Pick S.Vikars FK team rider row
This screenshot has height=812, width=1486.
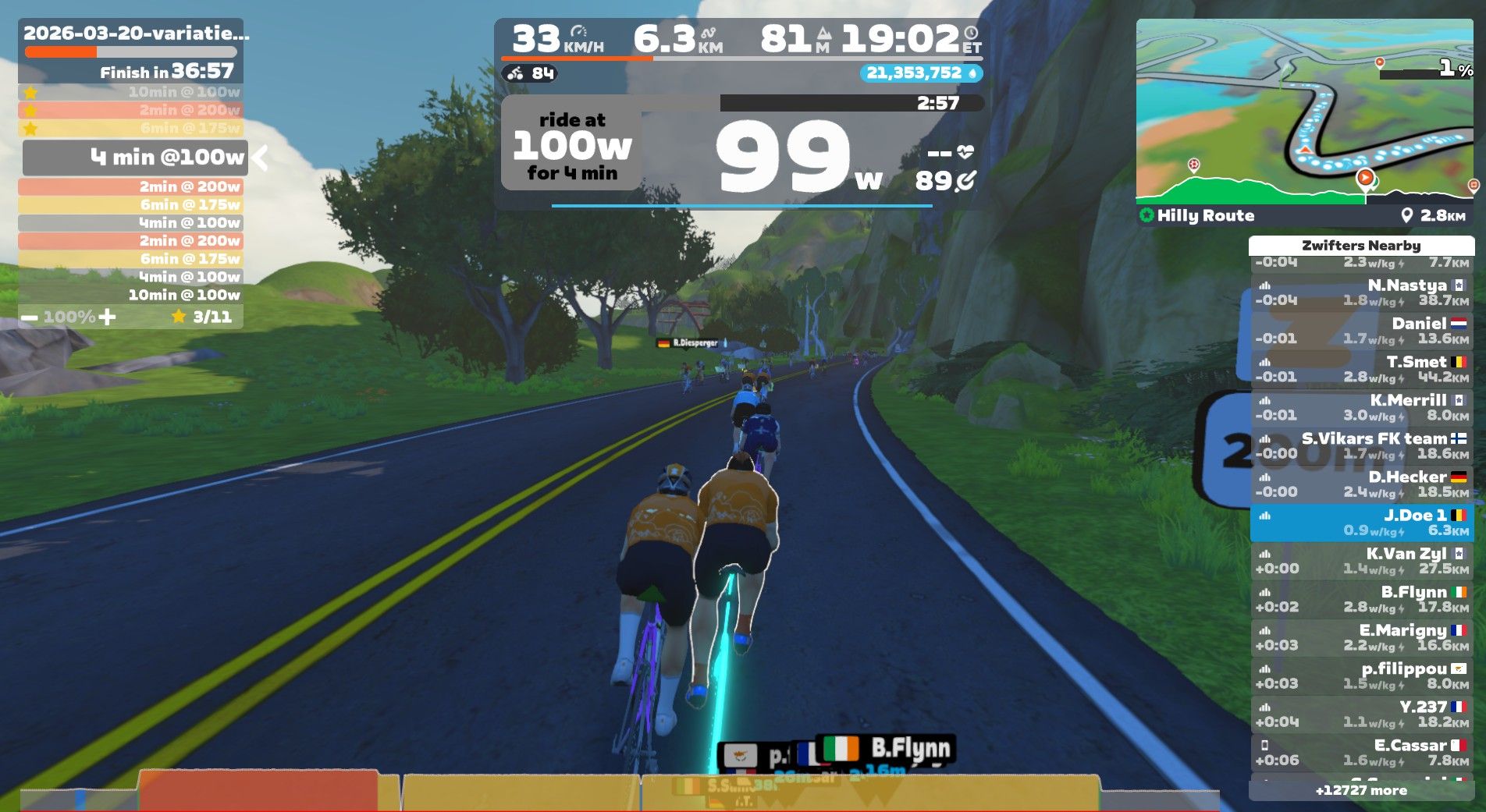coord(1361,445)
